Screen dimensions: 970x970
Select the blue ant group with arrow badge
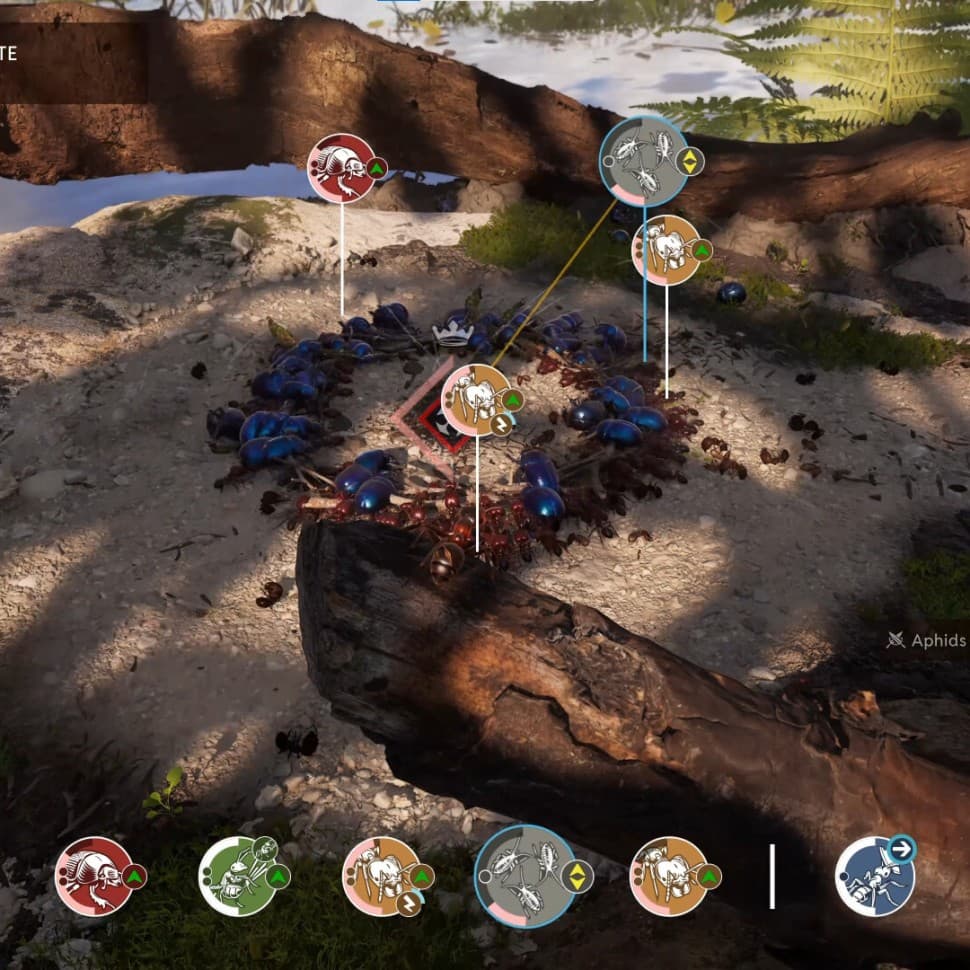pos(875,876)
